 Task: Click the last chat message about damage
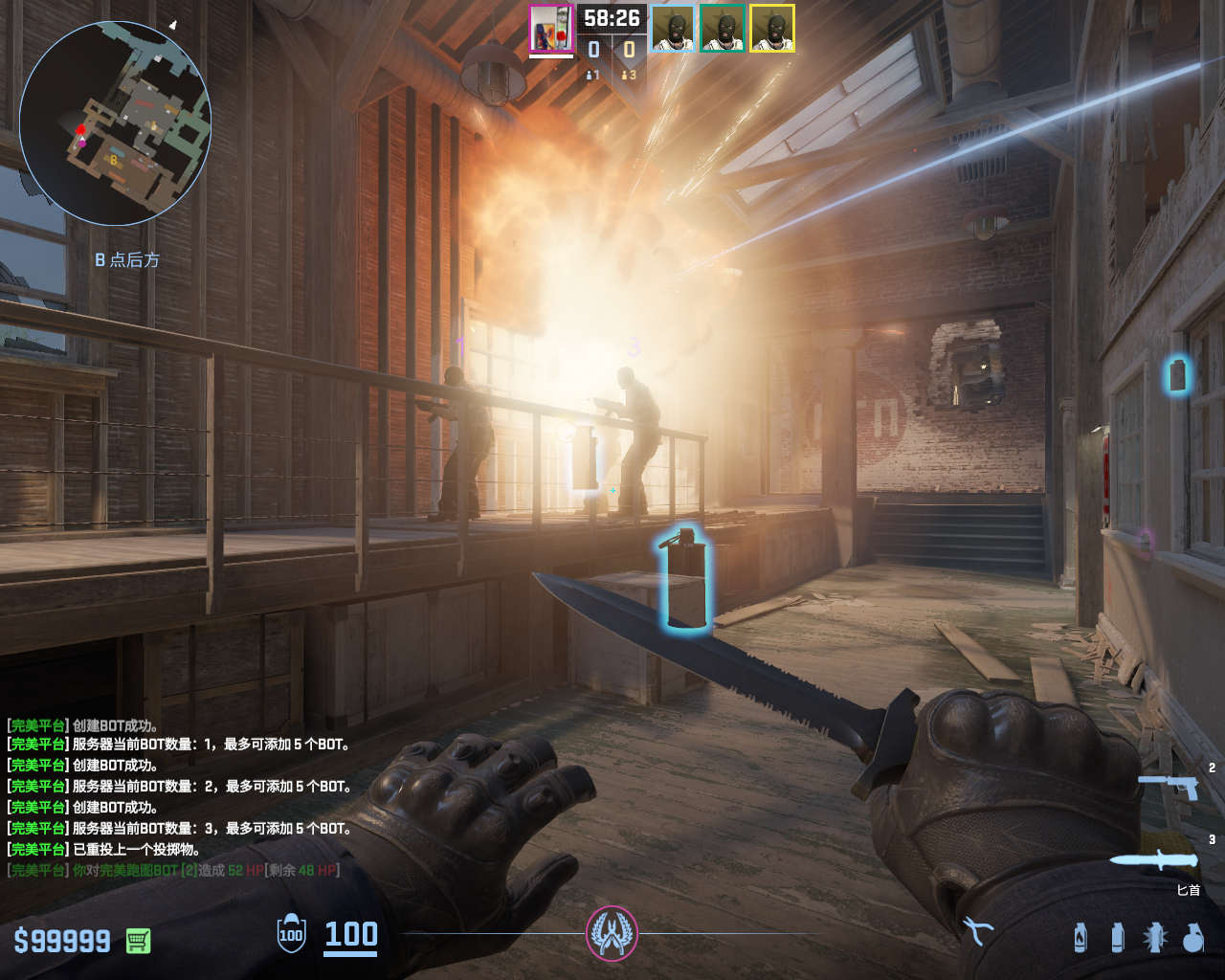174,870
